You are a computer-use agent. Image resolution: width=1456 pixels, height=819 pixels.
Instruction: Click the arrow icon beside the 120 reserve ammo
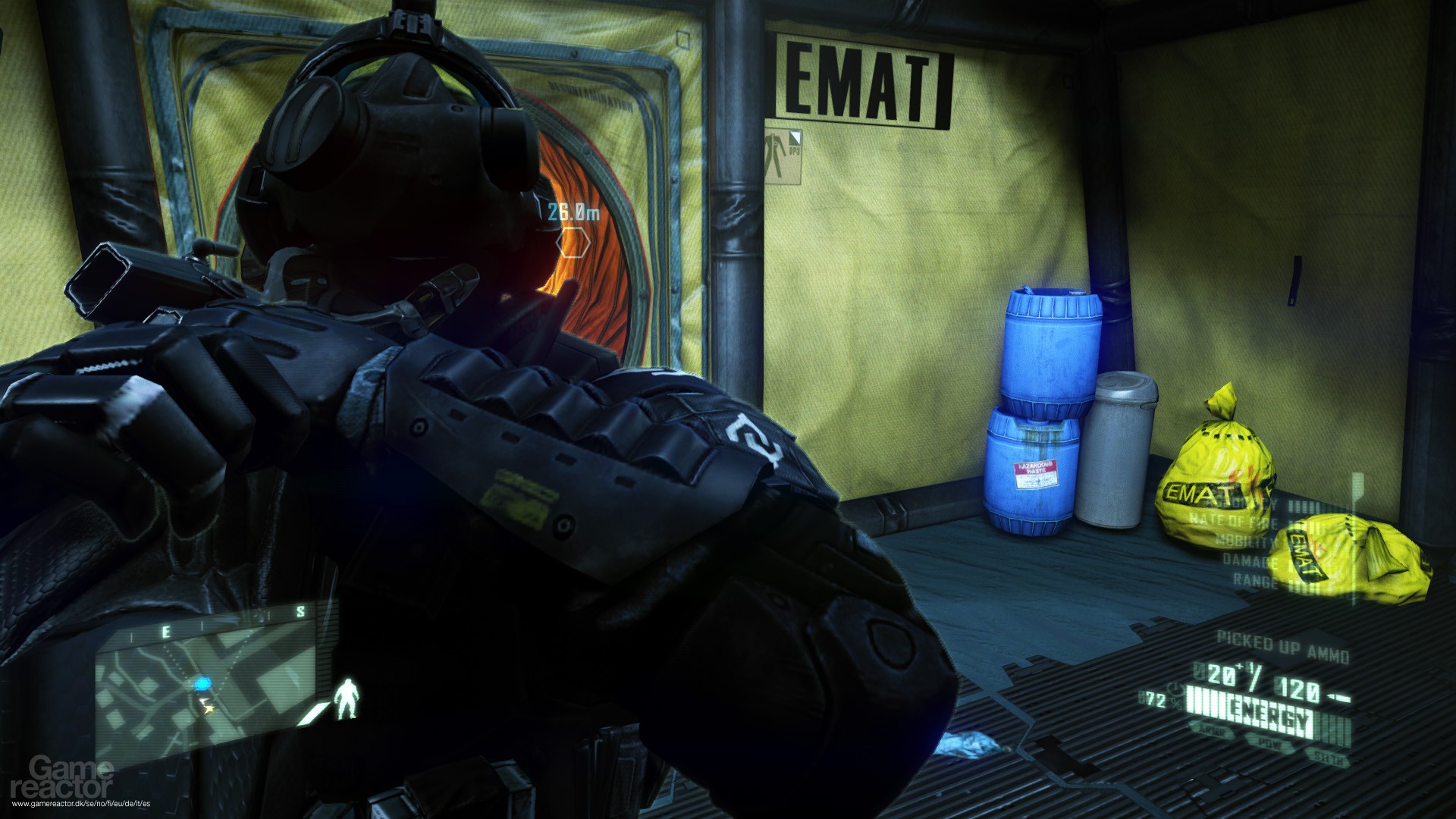tap(1339, 696)
